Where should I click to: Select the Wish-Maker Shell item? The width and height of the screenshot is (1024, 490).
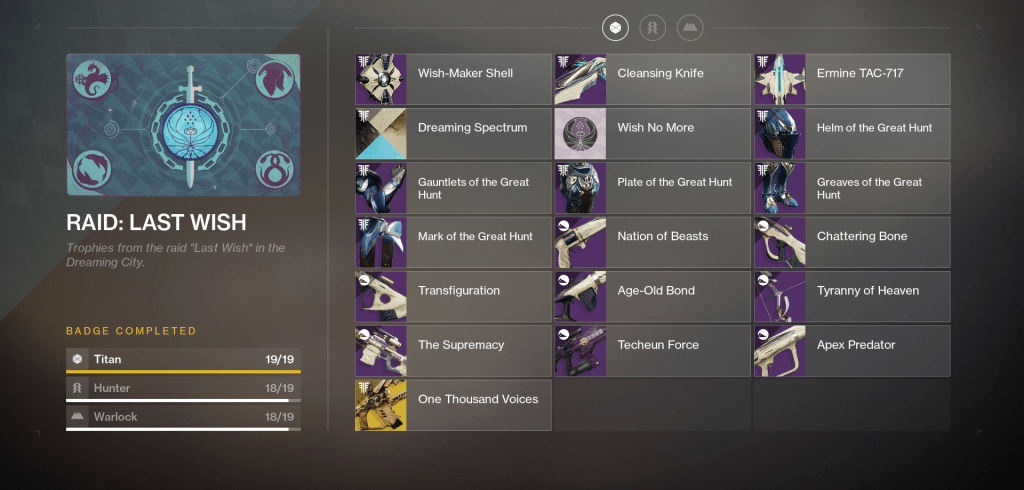tap(453, 79)
